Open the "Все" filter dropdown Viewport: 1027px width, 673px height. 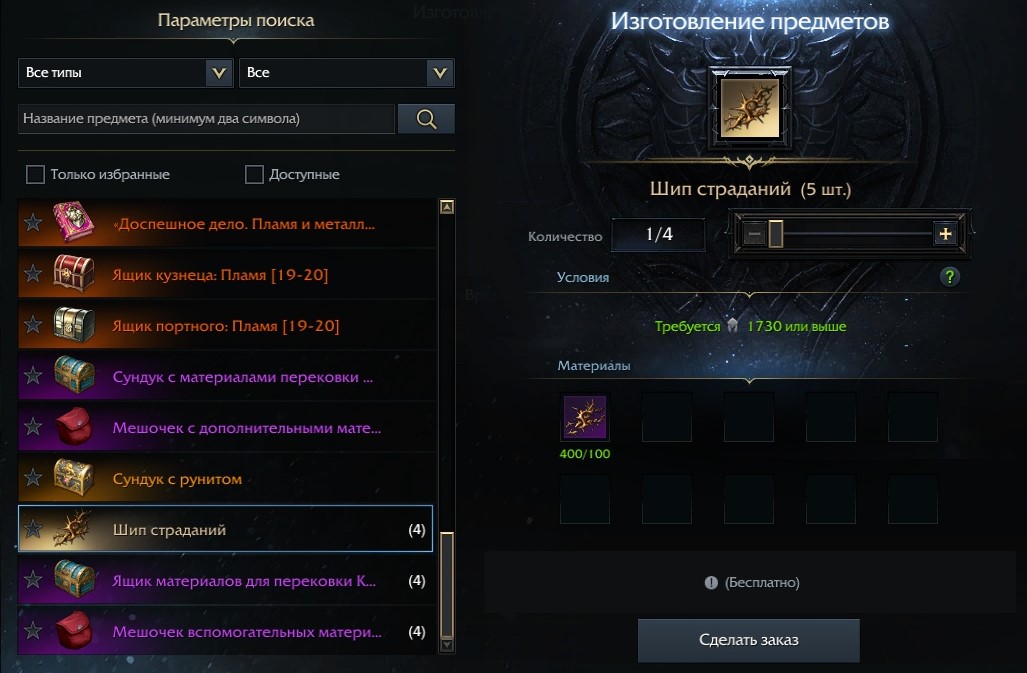point(346,73)
